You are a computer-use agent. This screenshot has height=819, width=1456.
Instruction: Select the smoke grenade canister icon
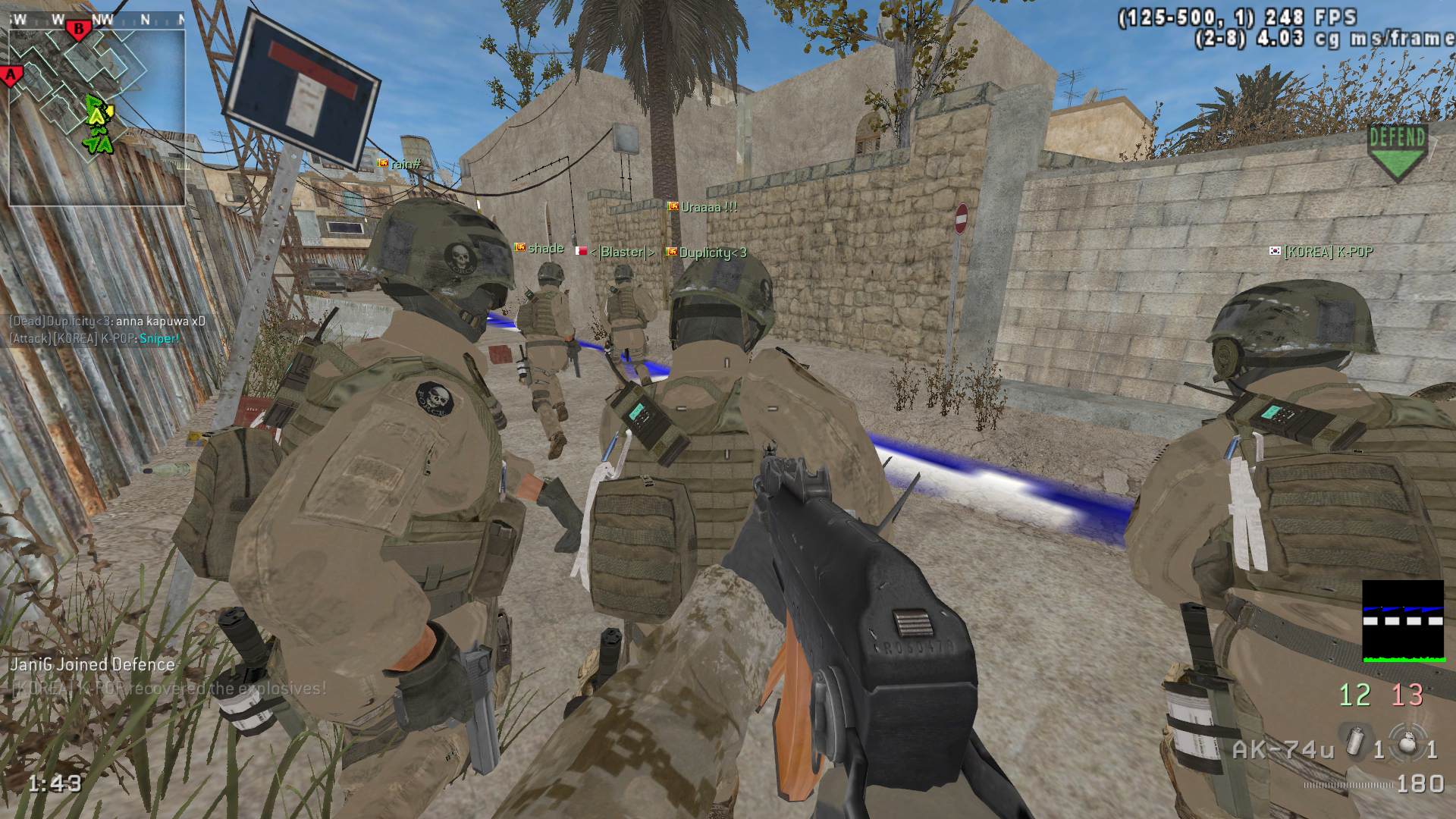(1354, 742)
